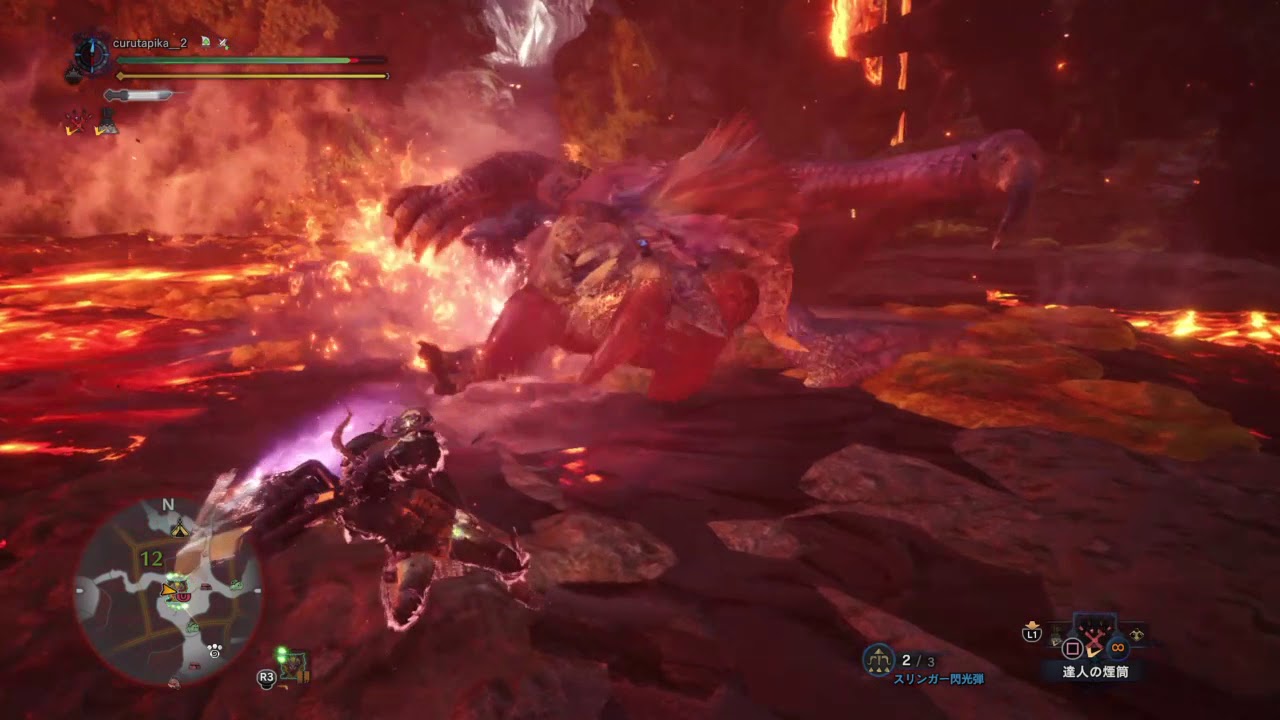Screen dimensions: 1280x720
Task: Click the leaf status icon beside the player name
Action: tap(205, 42)
